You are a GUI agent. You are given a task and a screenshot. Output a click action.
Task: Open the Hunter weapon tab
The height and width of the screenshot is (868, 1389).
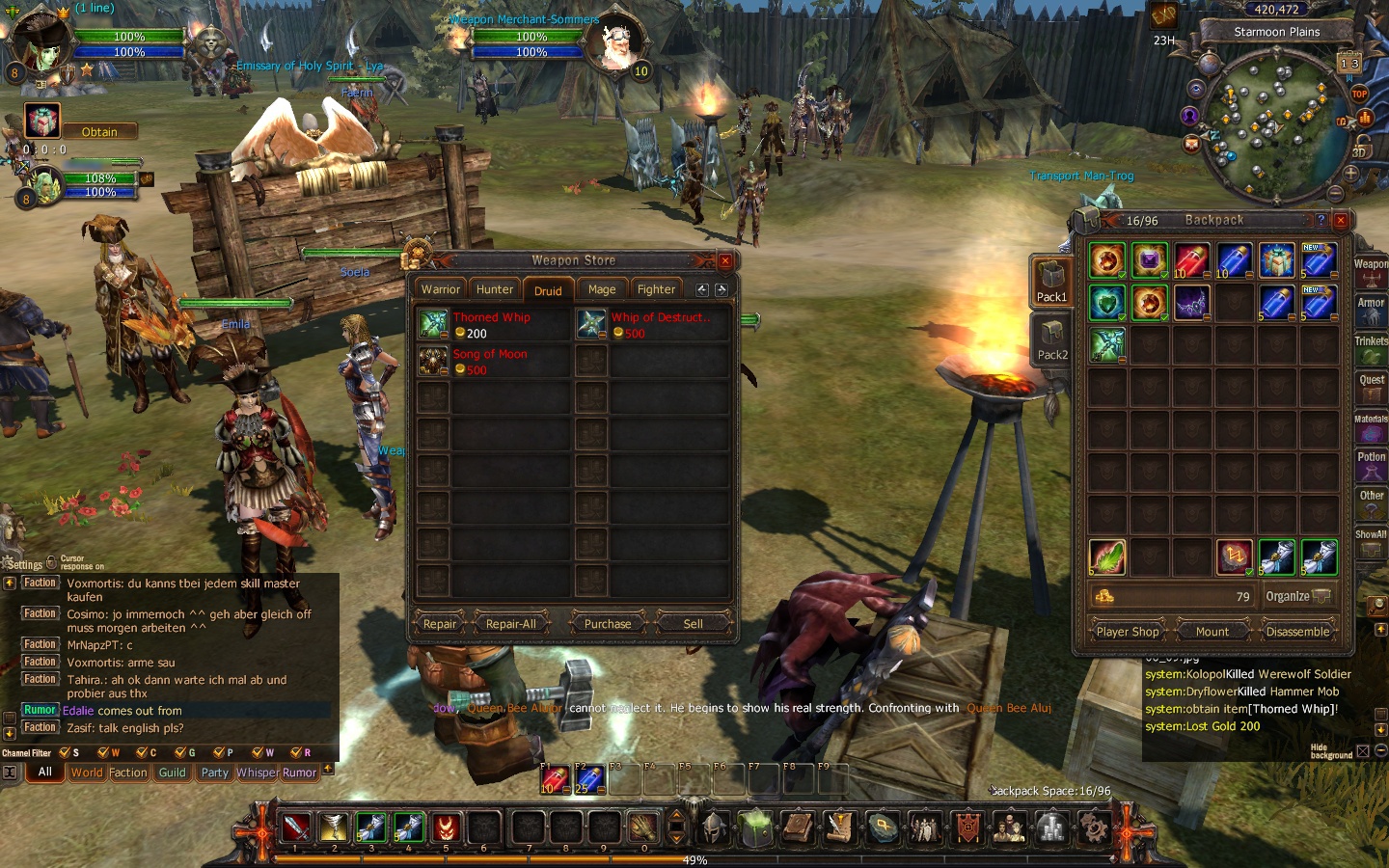tap(495, 289)
